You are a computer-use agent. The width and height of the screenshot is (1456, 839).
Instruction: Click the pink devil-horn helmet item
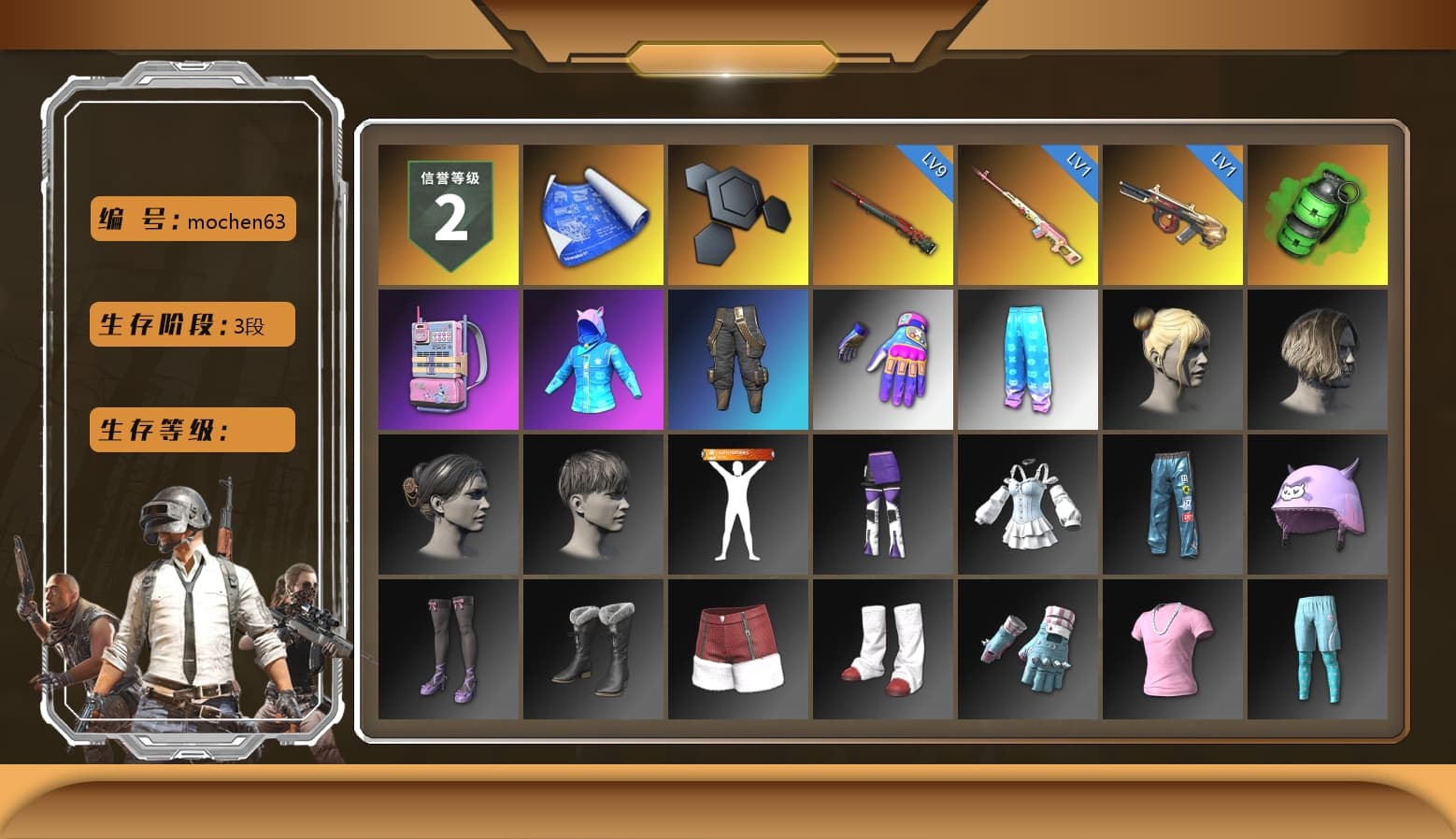coord(1318,505)
